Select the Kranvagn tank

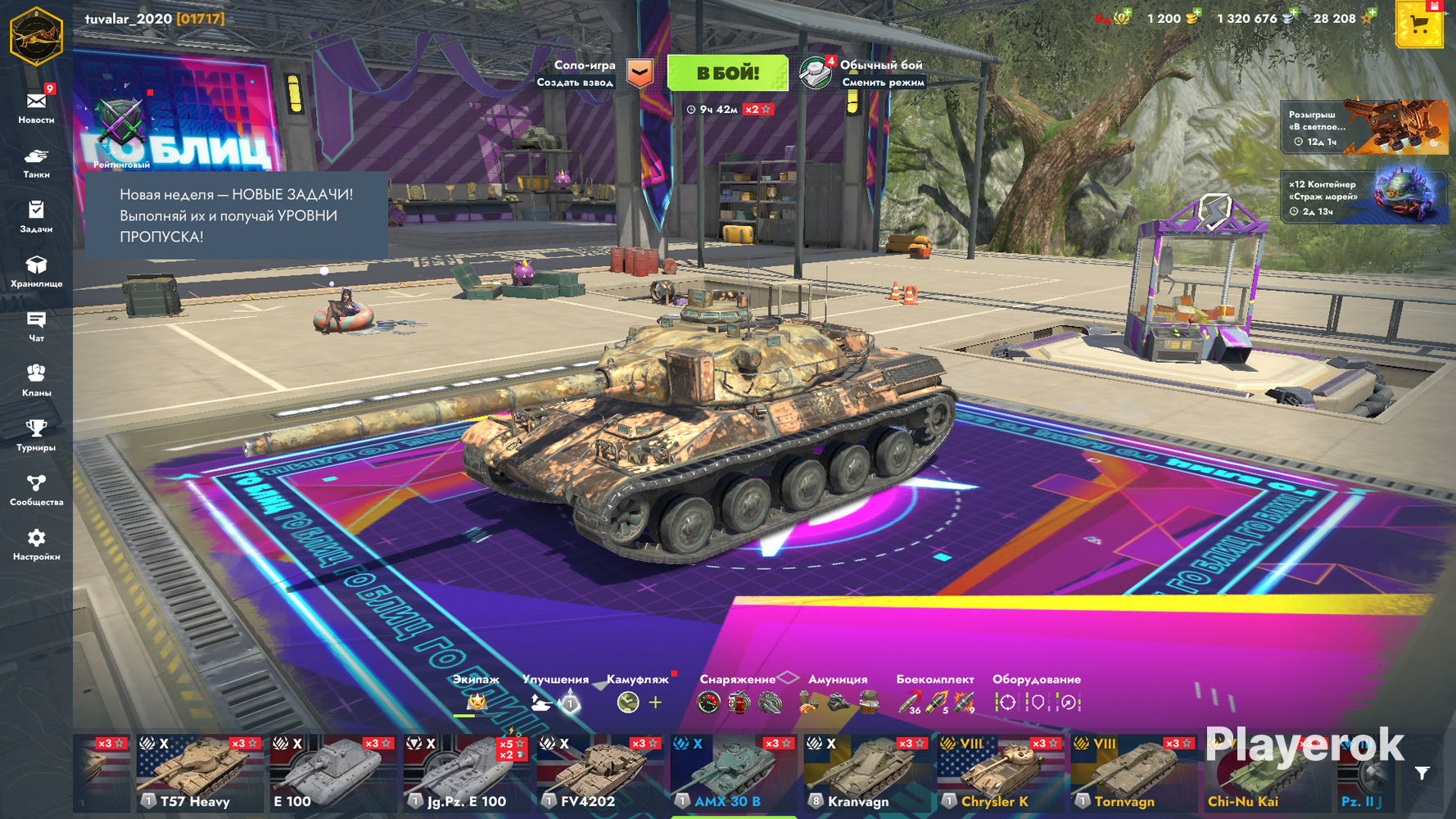point(866,772)
